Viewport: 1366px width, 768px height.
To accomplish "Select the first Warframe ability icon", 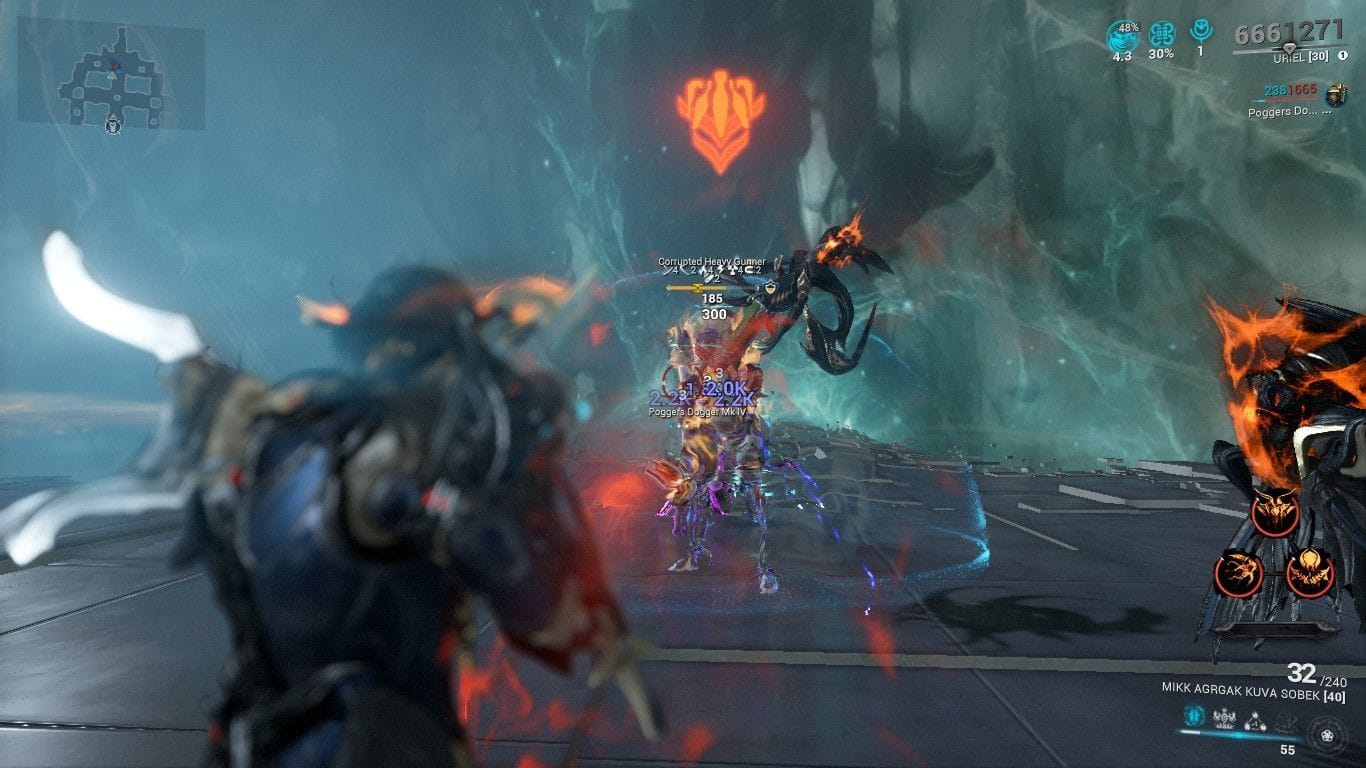I will pyautogui.click(x=1194, y=714).
